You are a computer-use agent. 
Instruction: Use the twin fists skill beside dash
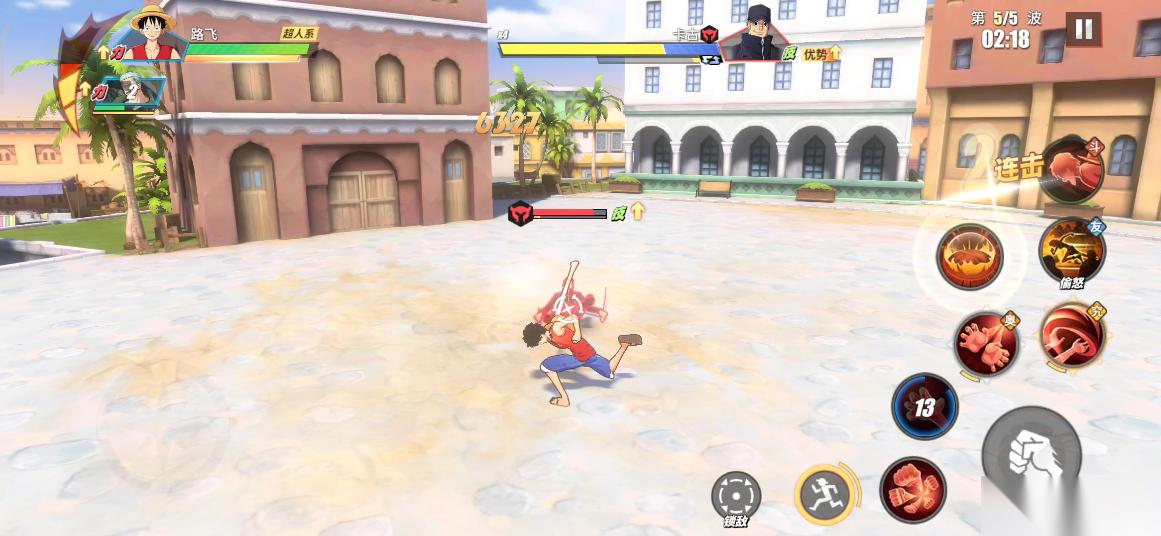pos(912,488)
